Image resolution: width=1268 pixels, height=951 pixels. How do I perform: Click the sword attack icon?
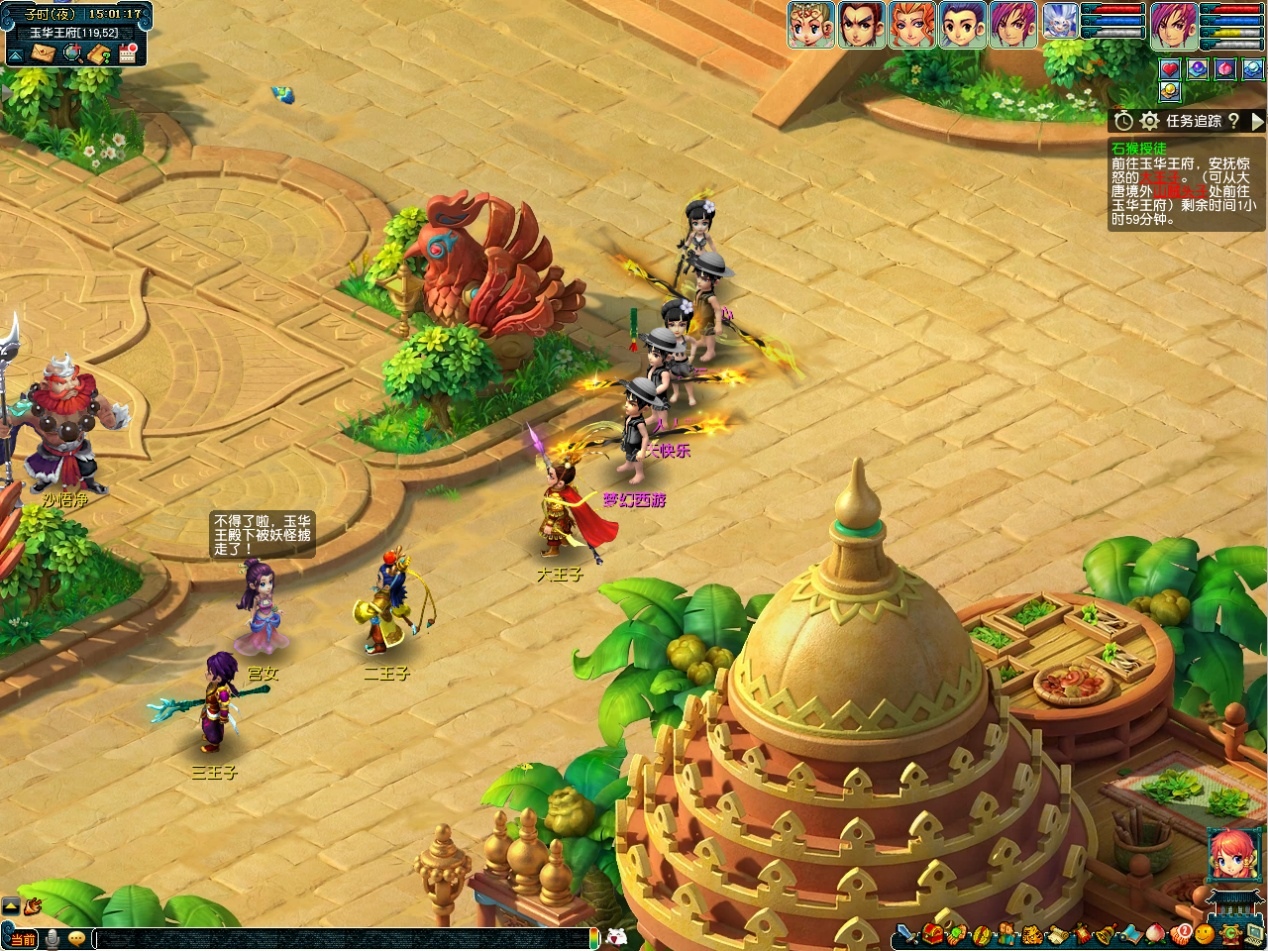pos(906,935)
